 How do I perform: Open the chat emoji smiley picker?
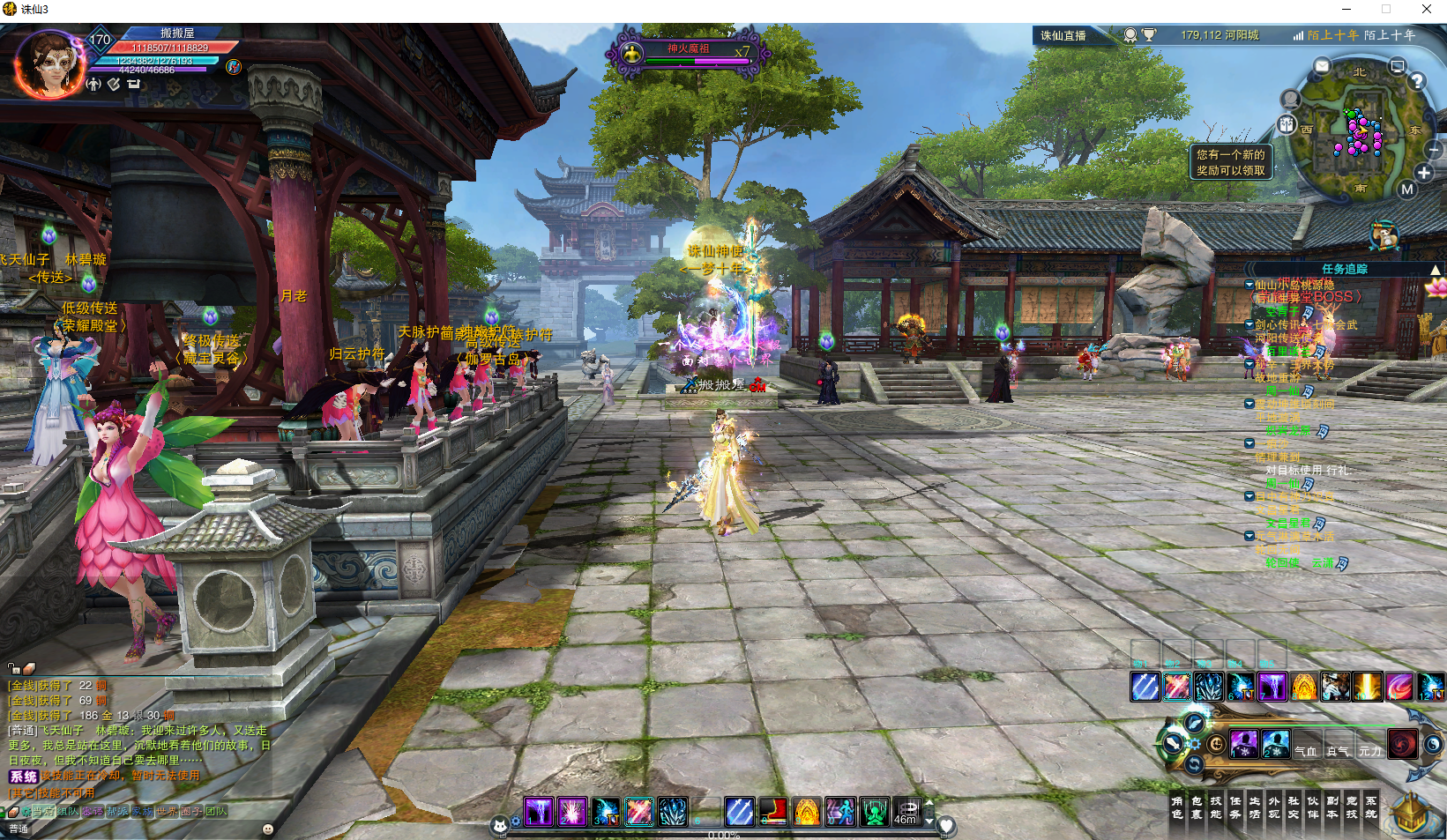coord(268,829)
